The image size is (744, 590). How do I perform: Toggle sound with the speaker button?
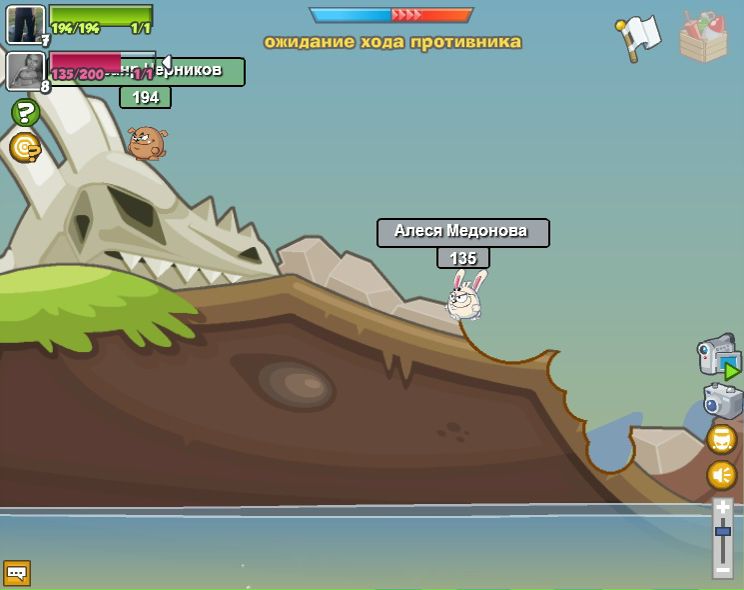tap(722, 474)
